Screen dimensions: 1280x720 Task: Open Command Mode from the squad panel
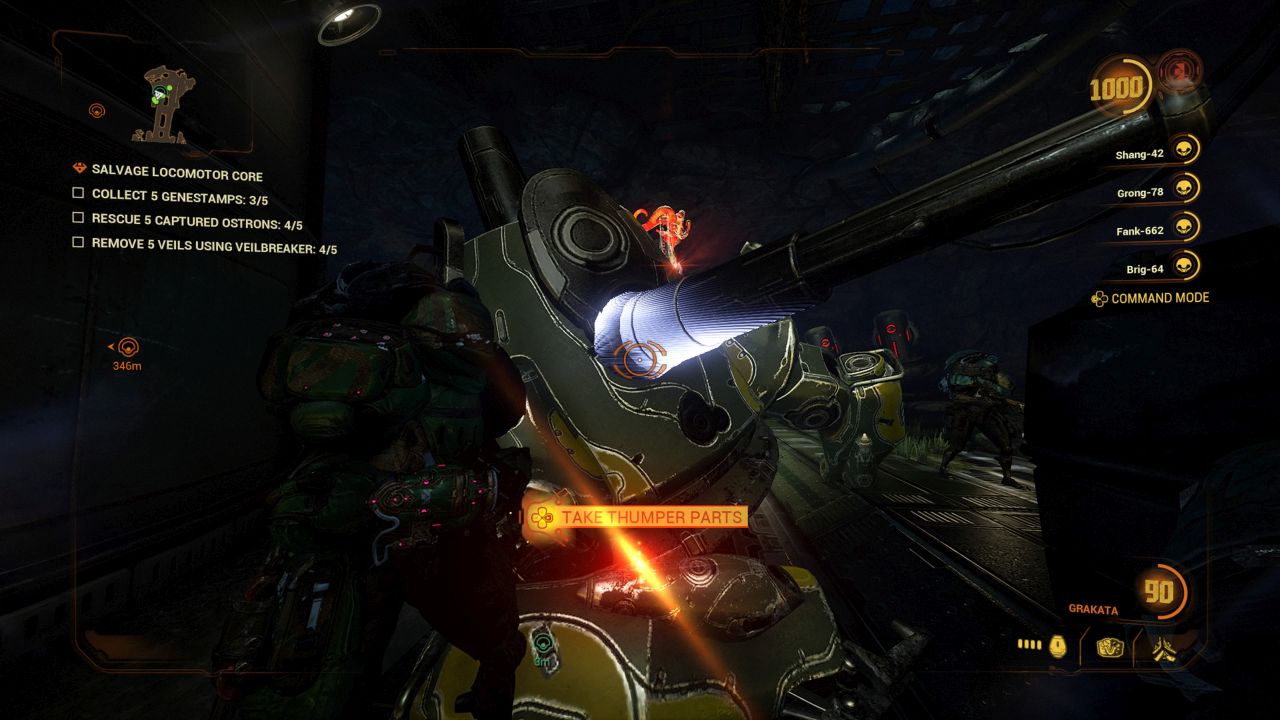click(1159, 297)
